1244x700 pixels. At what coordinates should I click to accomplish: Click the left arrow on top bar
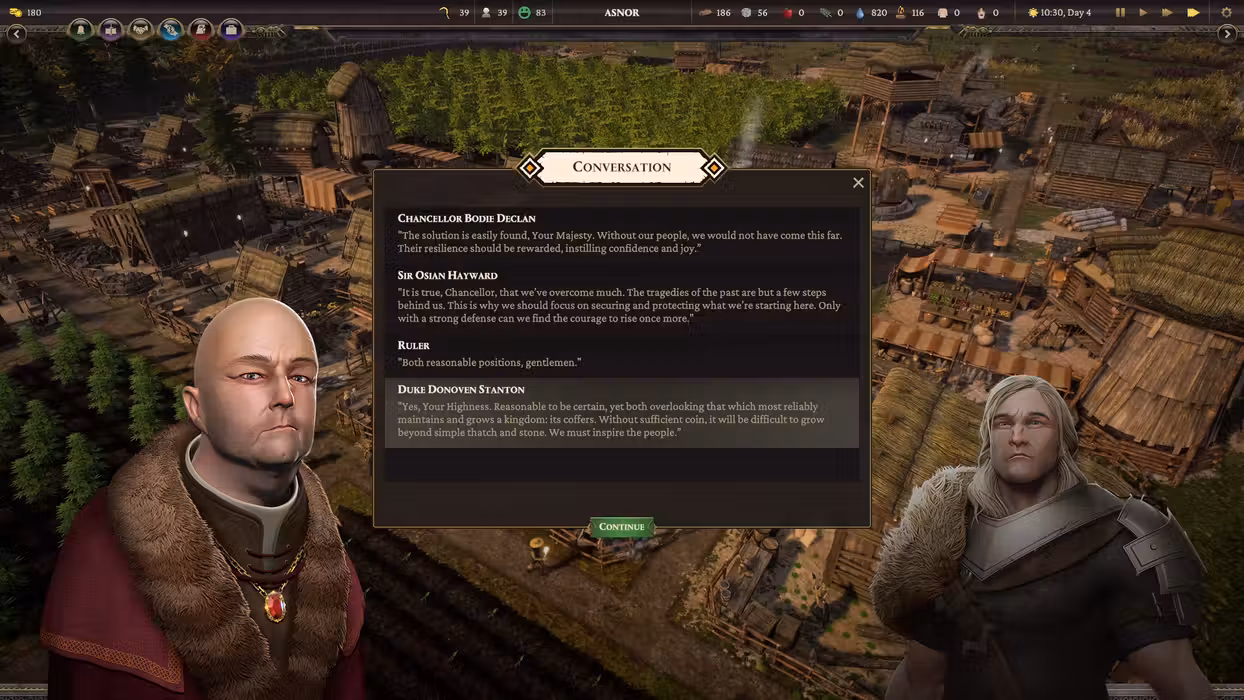pyautogui.click(x=16, y=33)
